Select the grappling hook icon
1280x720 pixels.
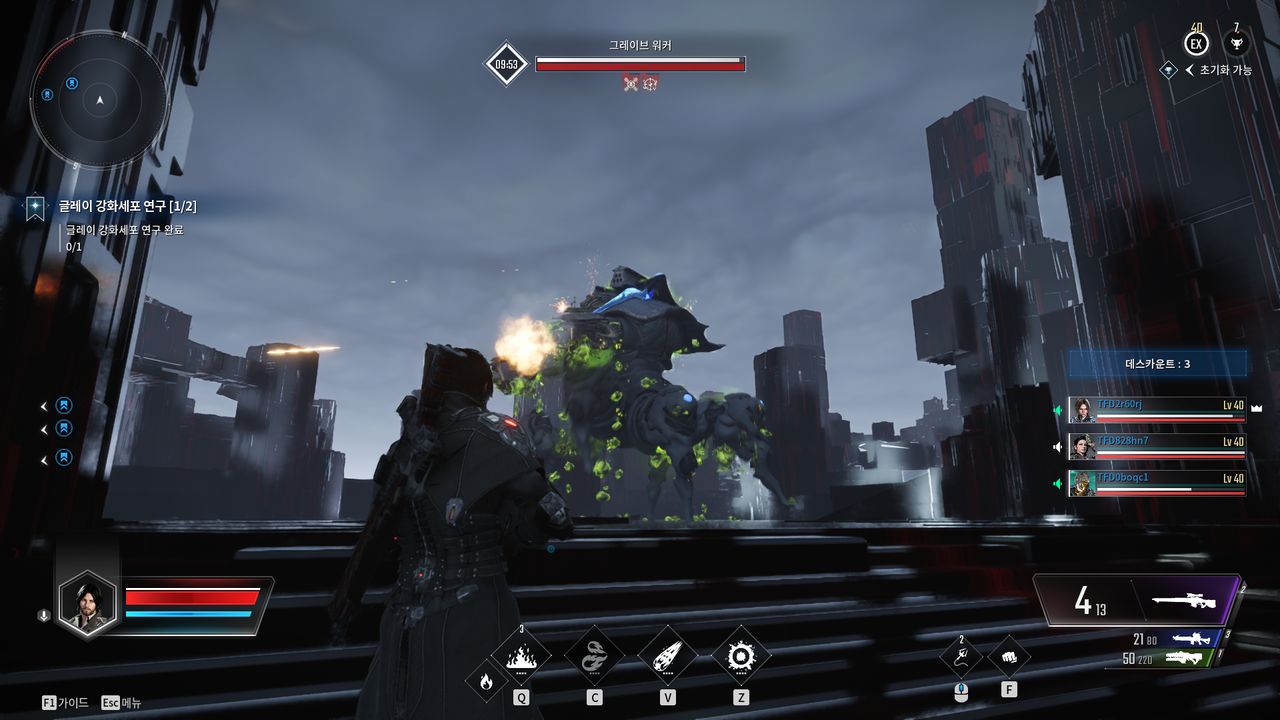point(961,657)
